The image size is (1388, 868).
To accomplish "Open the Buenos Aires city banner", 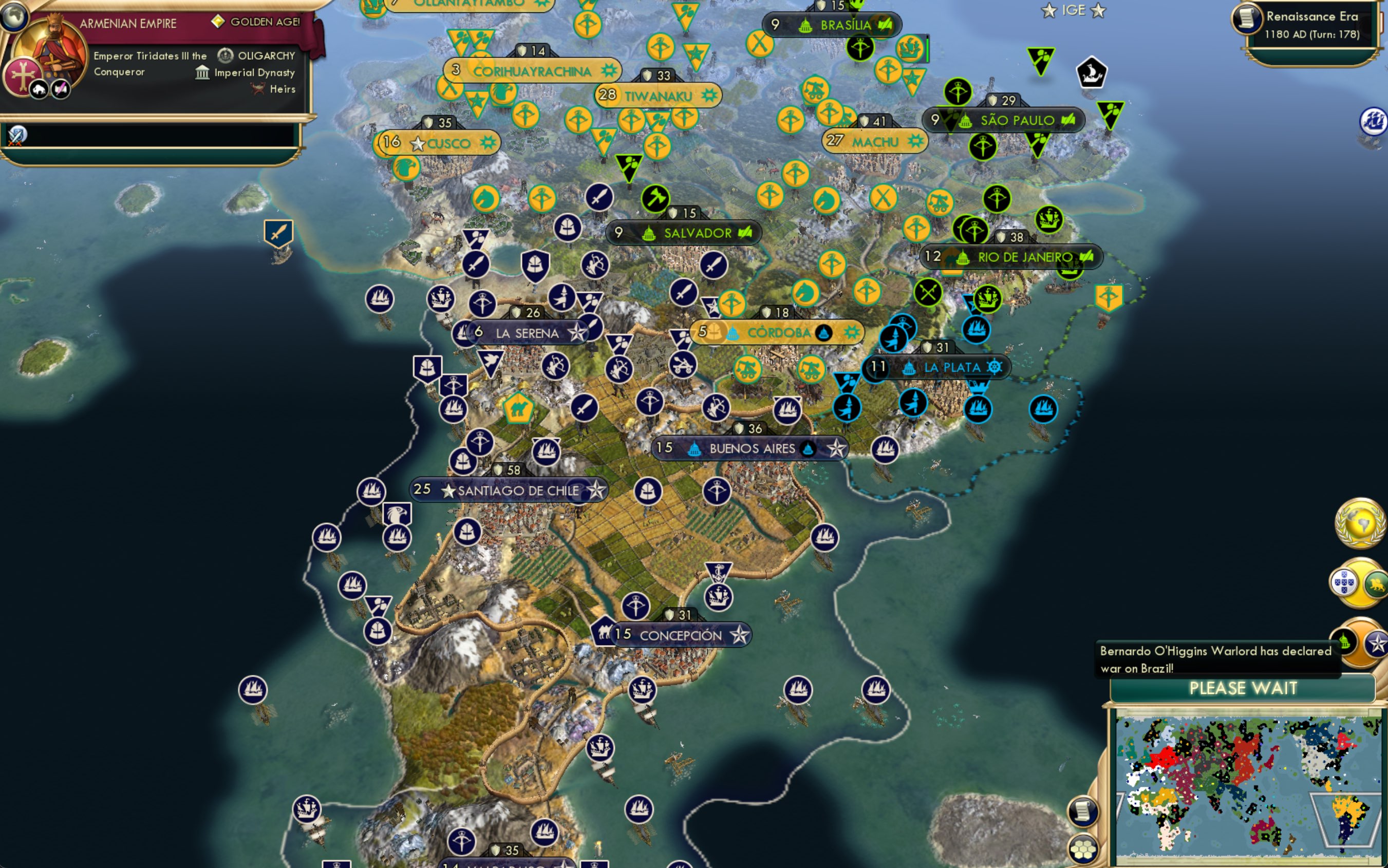I will [x=752, y=449].
